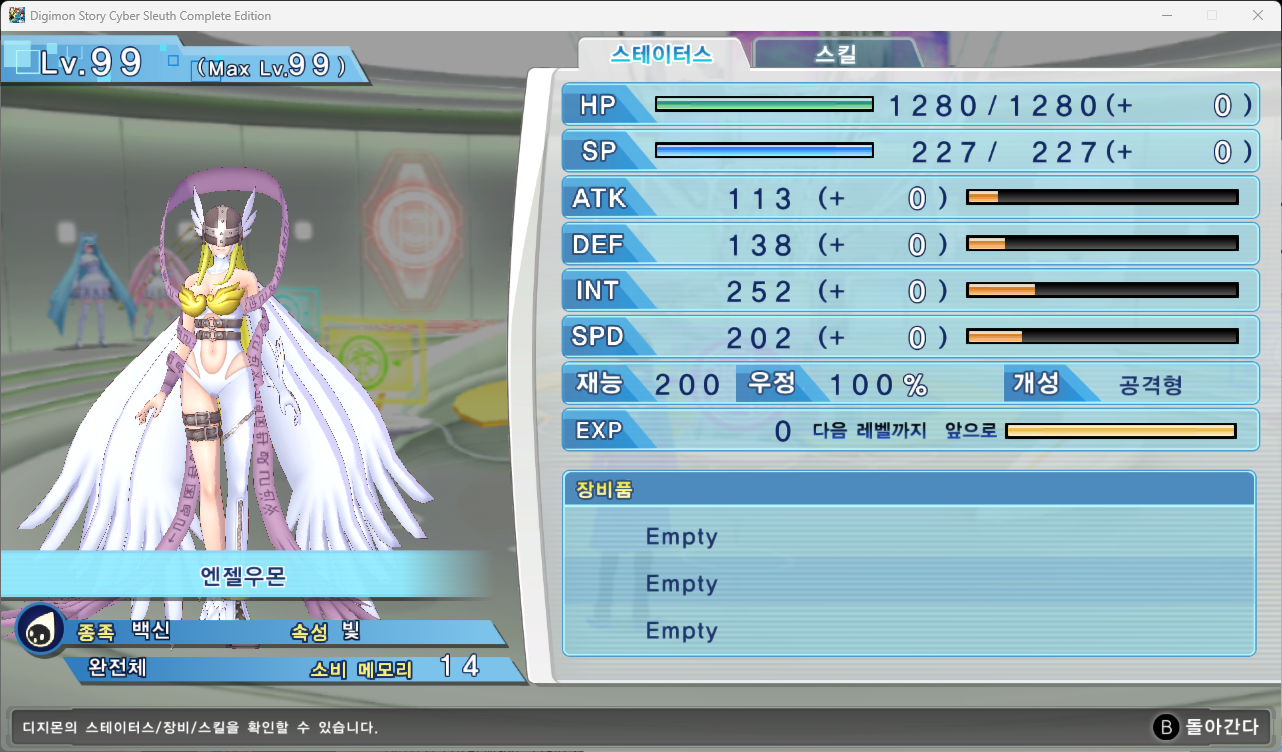Switch to the 스킬 tab
The image size is (1282, 752).
(x=835, y=54)
